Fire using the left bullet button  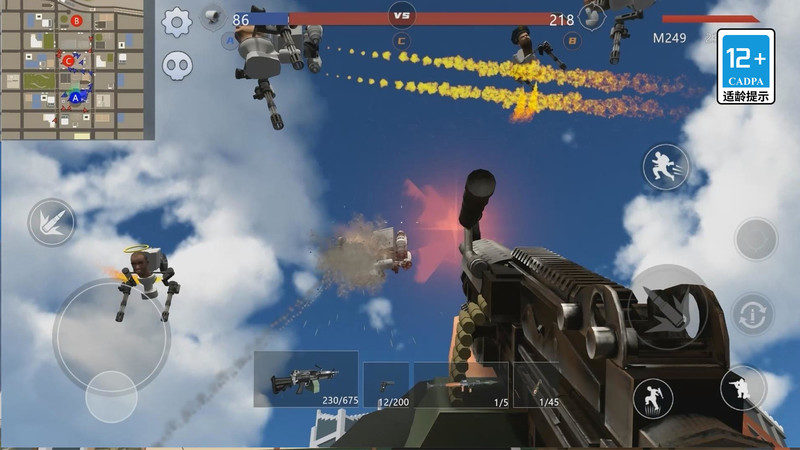click(x=51, y=222)
